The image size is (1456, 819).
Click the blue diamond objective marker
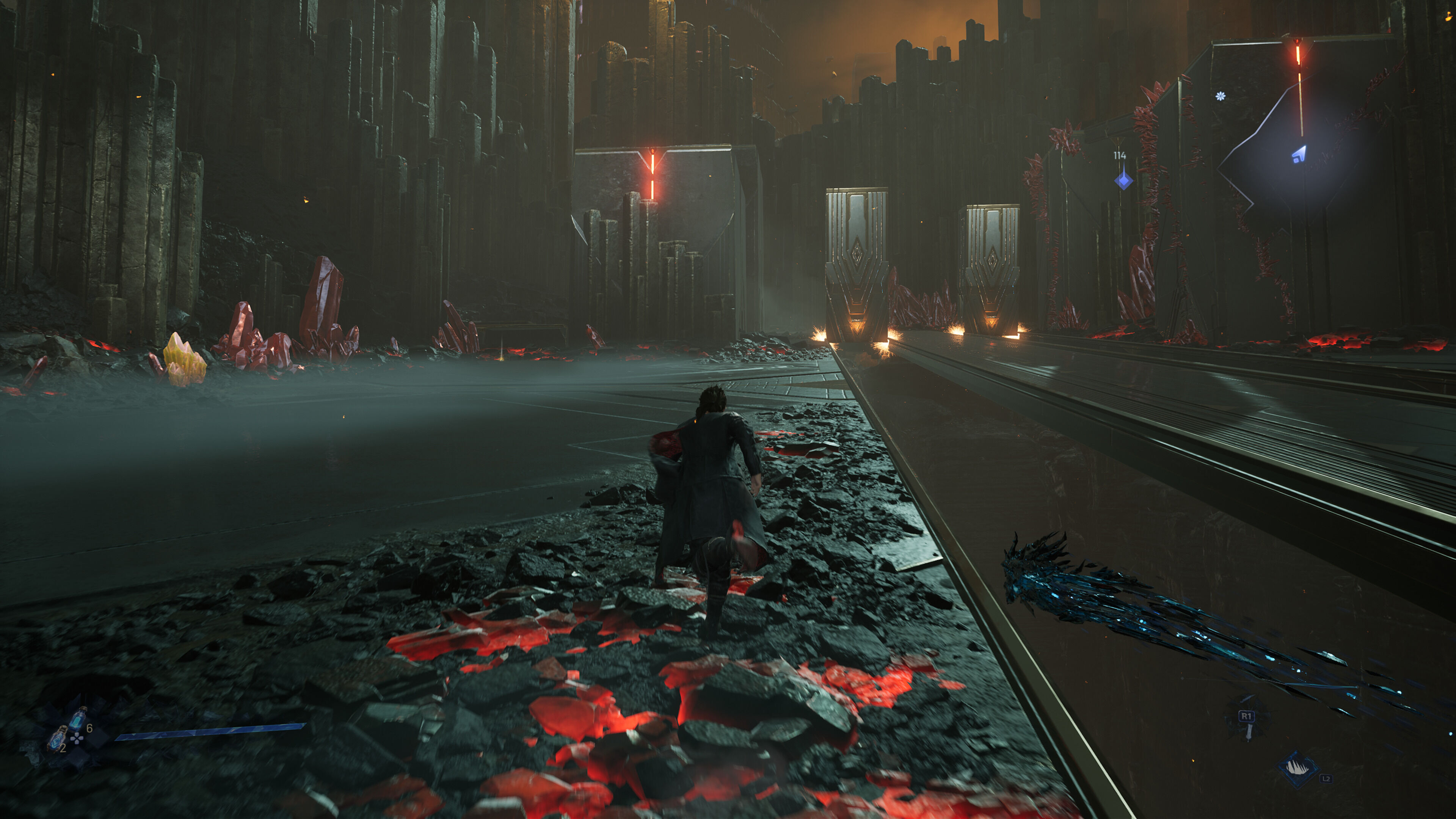(1123, 180)
